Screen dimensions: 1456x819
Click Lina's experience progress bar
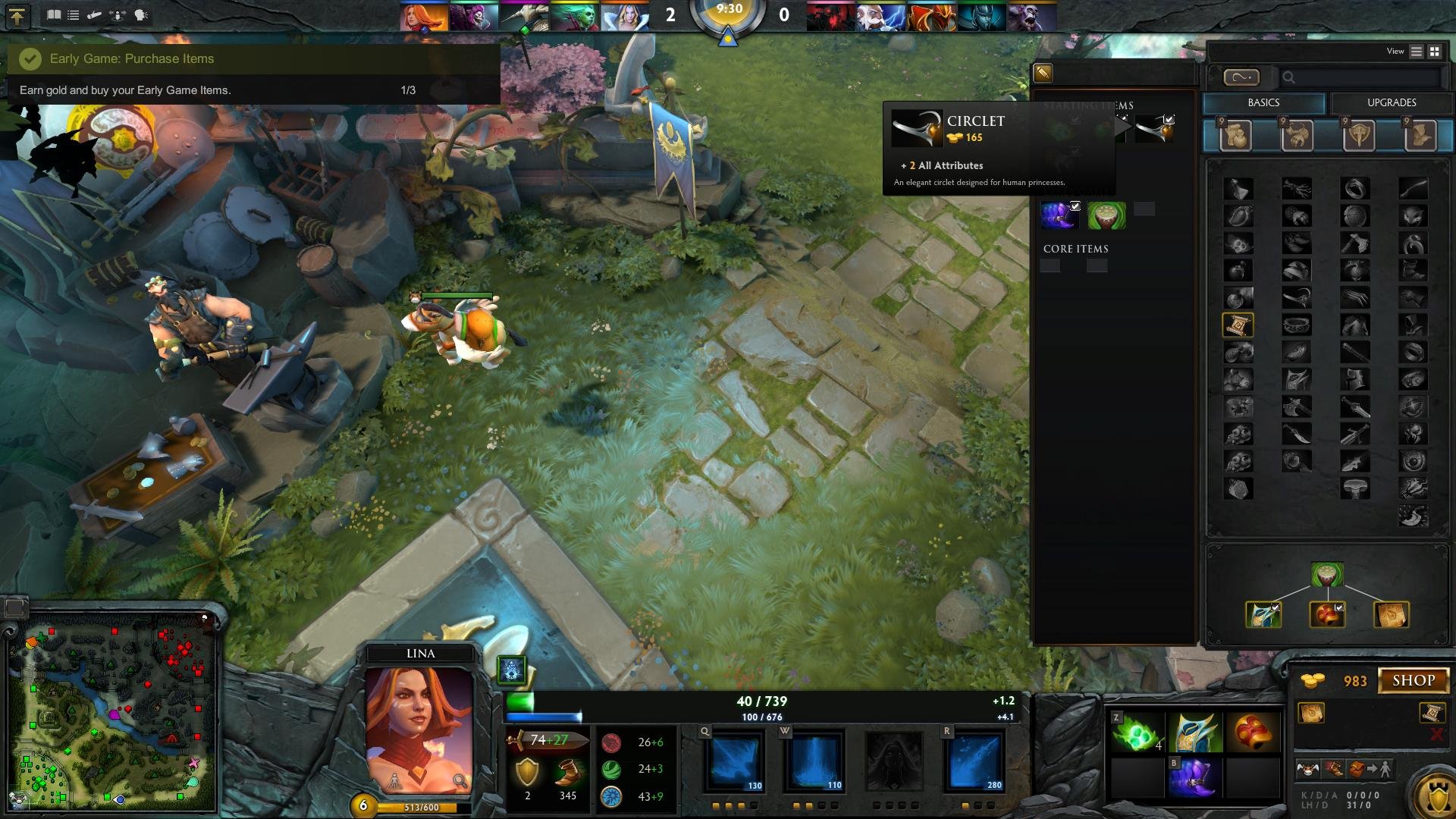click(x=417, y=808)
